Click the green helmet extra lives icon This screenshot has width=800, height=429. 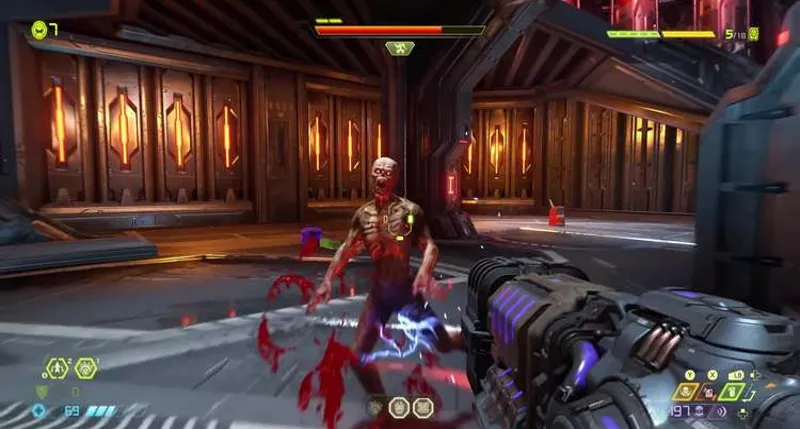pyautogui.click(x=39, y=29)
